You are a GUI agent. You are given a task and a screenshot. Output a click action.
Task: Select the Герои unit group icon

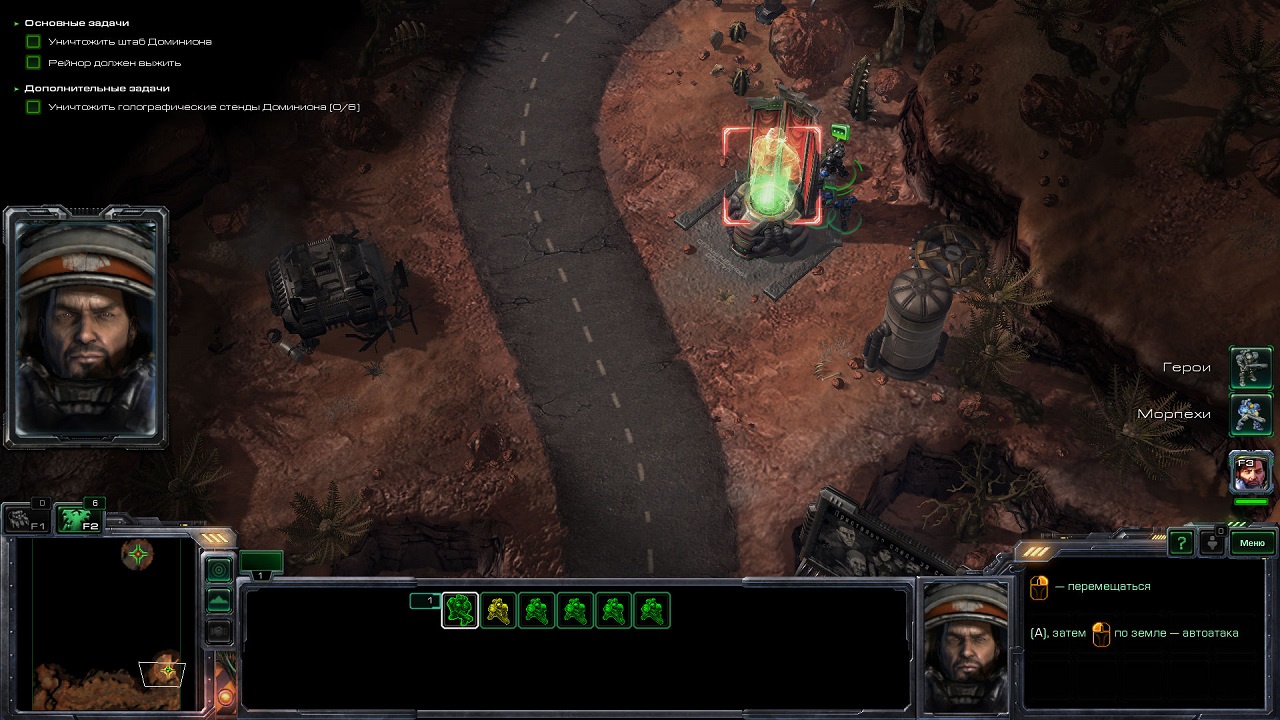click(x=1250, y=367)
